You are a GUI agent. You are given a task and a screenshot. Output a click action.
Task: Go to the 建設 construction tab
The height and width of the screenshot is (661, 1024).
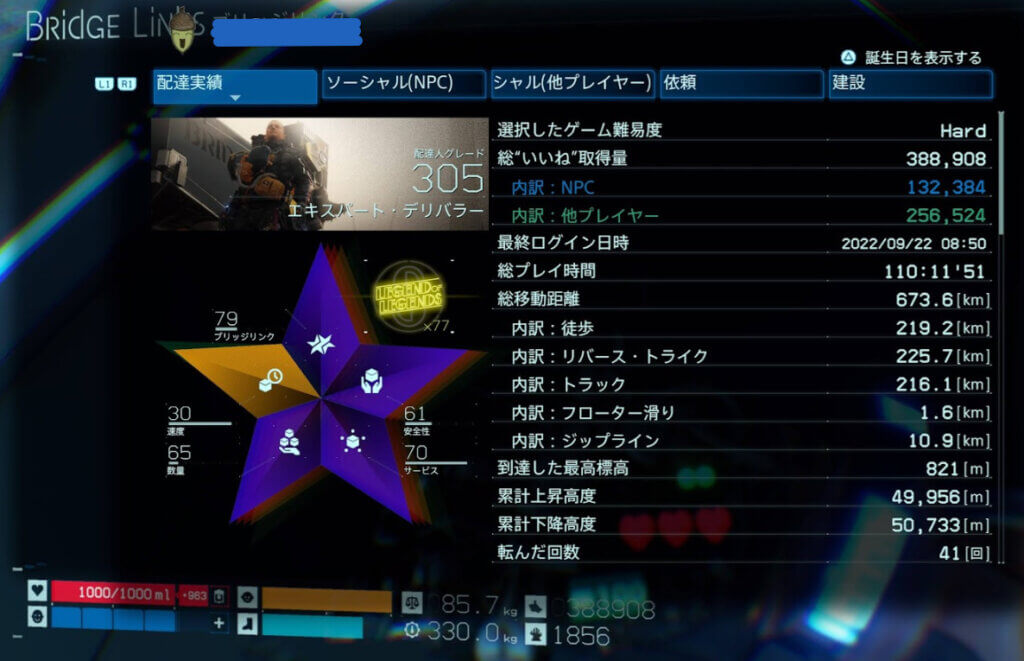click(x=910, y=84)
